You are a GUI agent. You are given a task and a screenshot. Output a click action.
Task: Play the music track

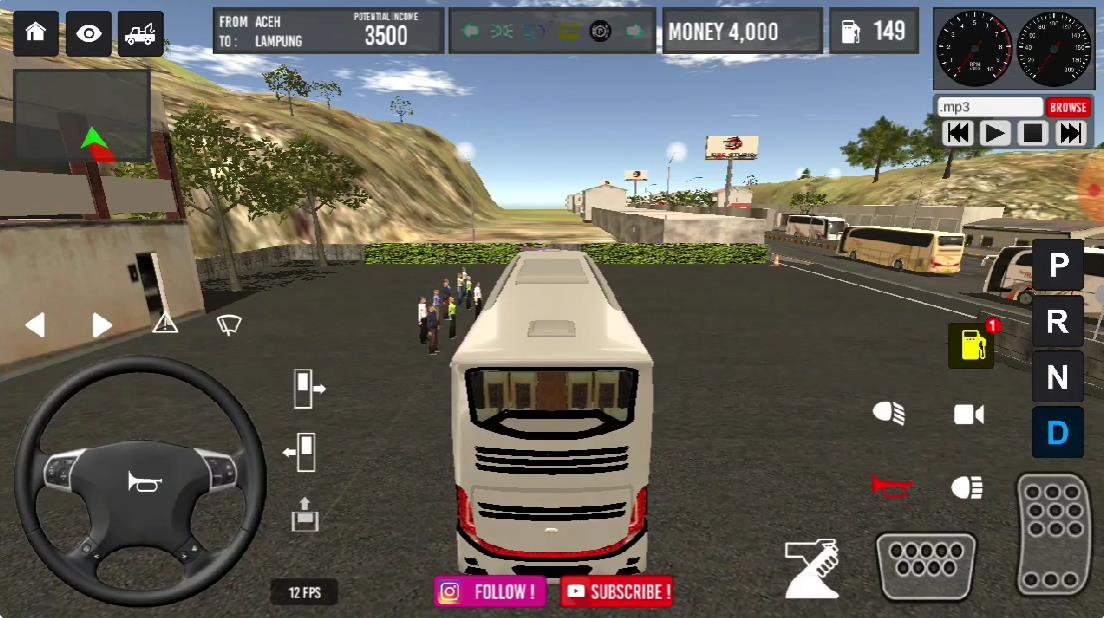point(995,133)
